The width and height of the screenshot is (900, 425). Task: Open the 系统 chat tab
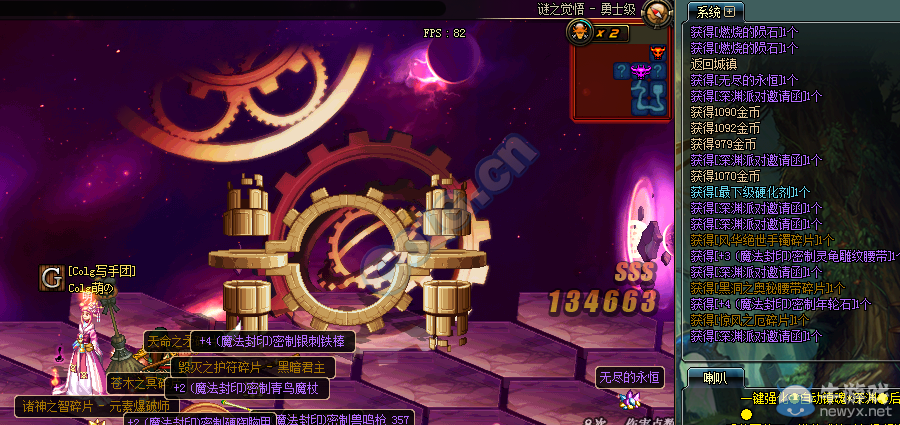(x=708, y=12)
